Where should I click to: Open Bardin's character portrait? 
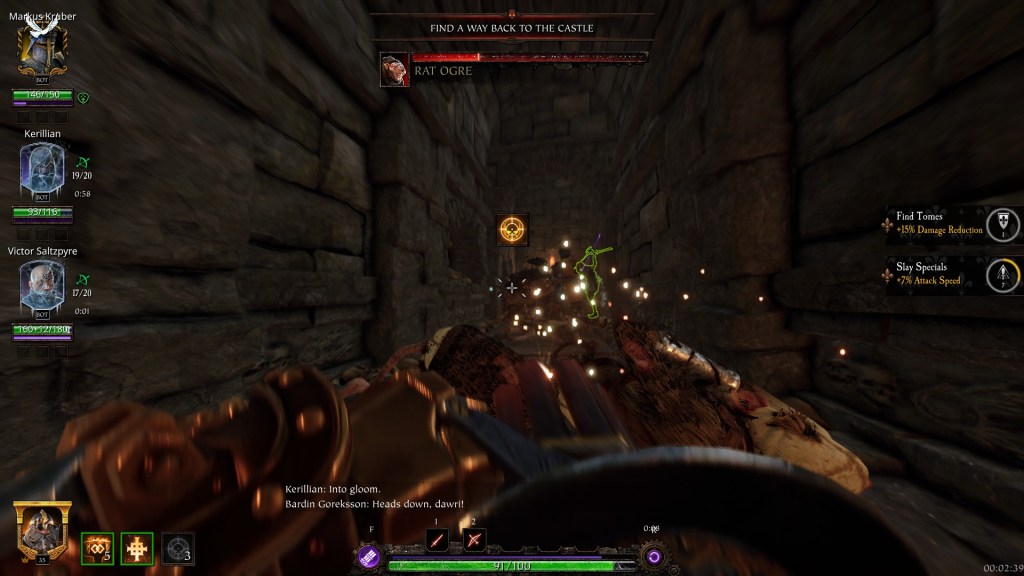pos(42,529)
